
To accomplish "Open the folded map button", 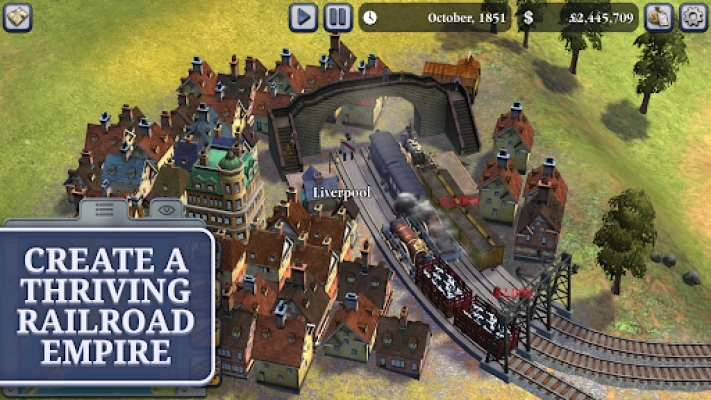I will (17, 17).
